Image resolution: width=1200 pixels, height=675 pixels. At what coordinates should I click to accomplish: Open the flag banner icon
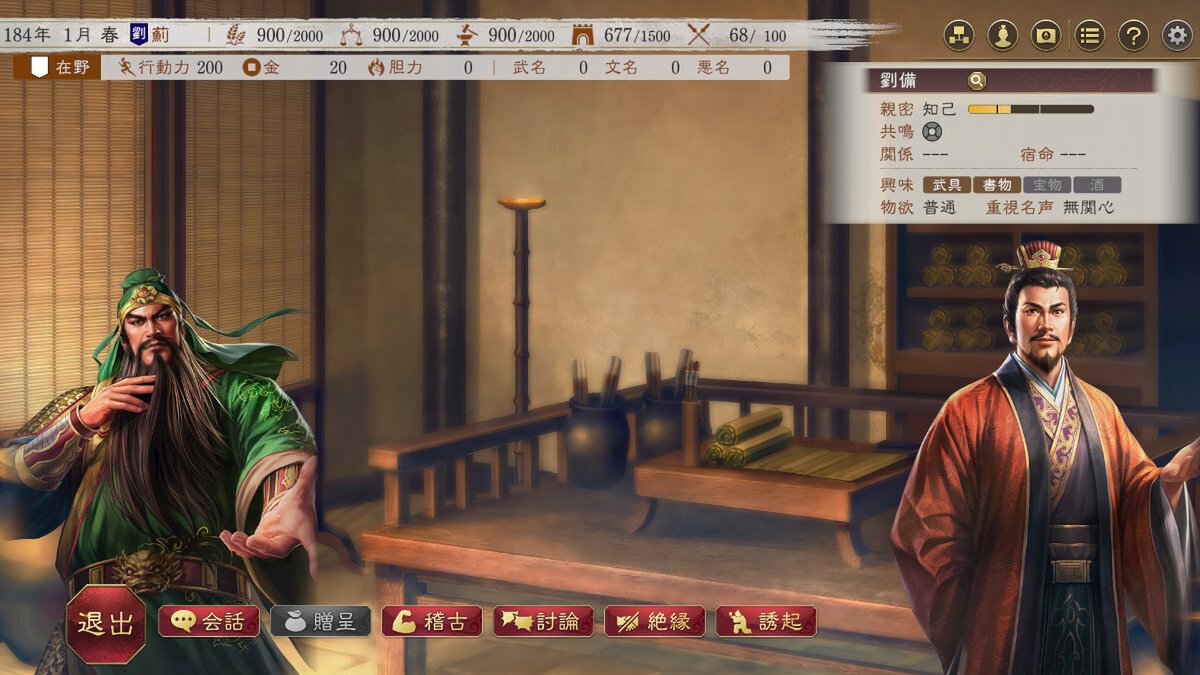(x=1045, y=36)
